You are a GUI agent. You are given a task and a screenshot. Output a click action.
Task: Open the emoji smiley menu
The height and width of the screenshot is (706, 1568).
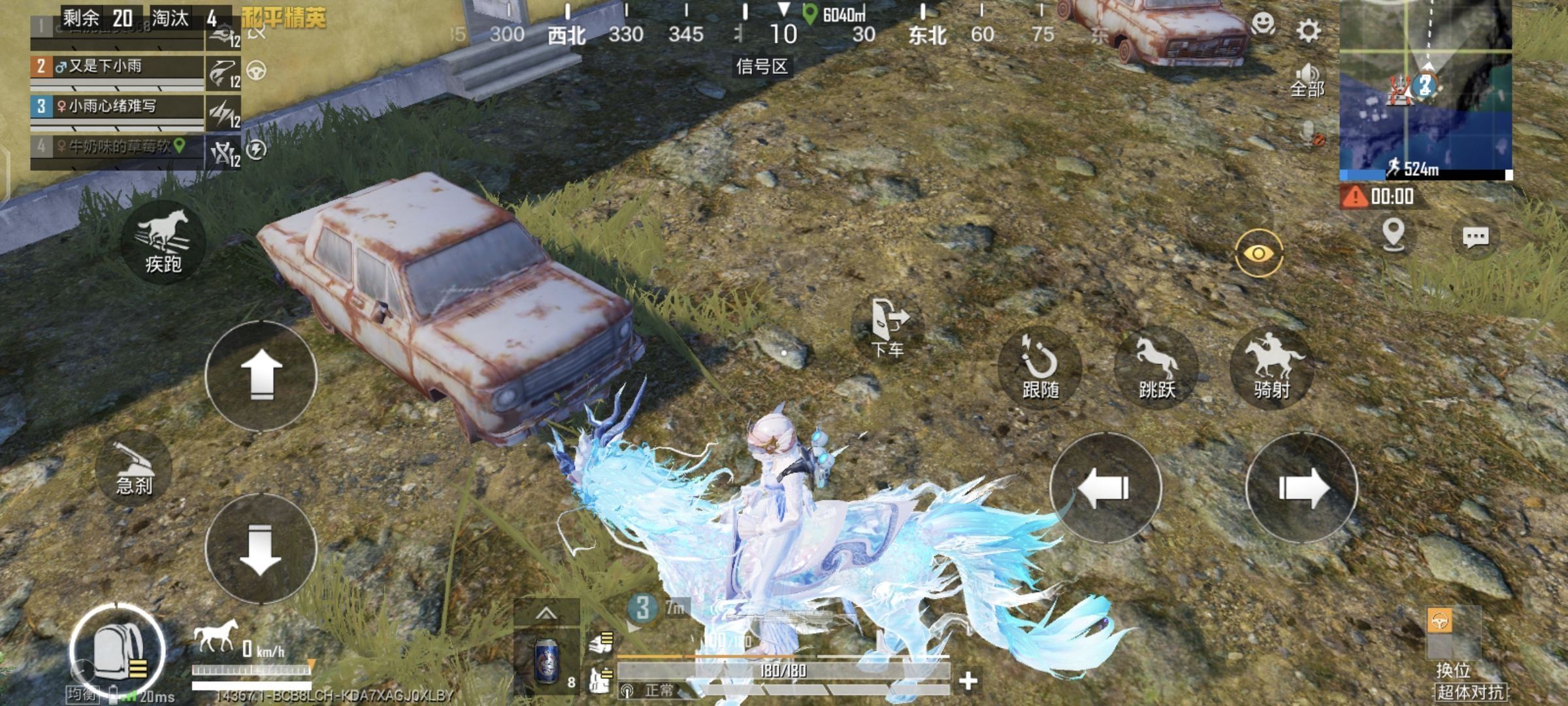(x=1264, y=25)
